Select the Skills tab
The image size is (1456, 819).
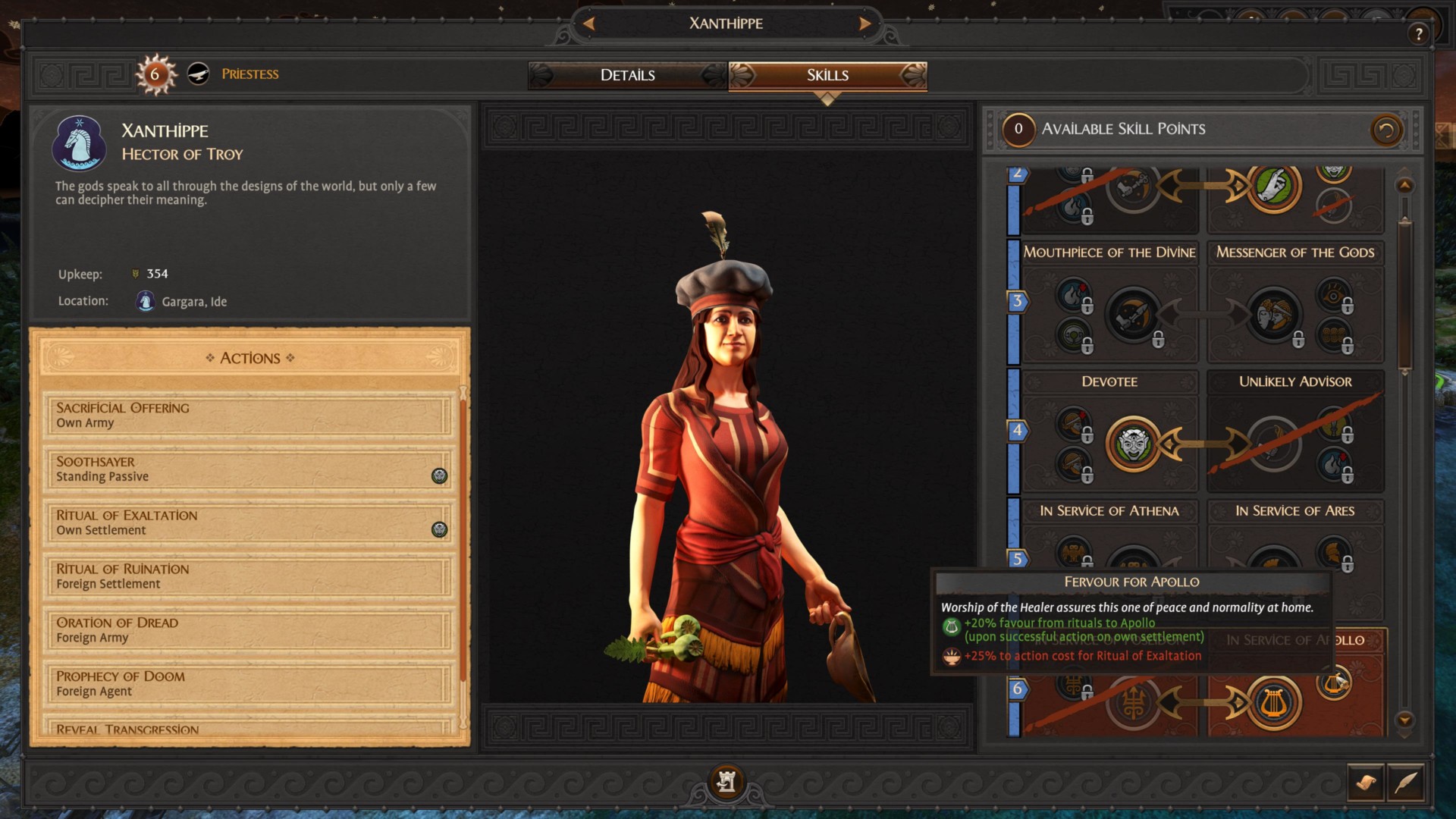(x=827, y=75)
